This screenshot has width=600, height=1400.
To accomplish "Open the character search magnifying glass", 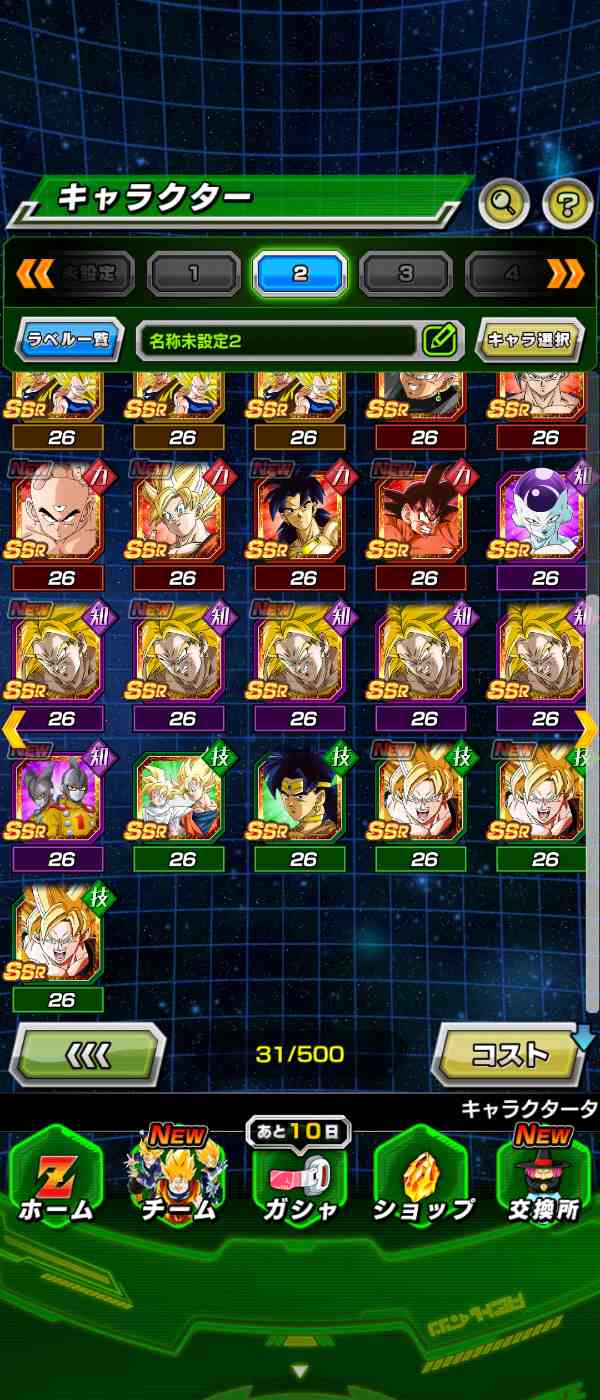I will click(x=504, y=204).
